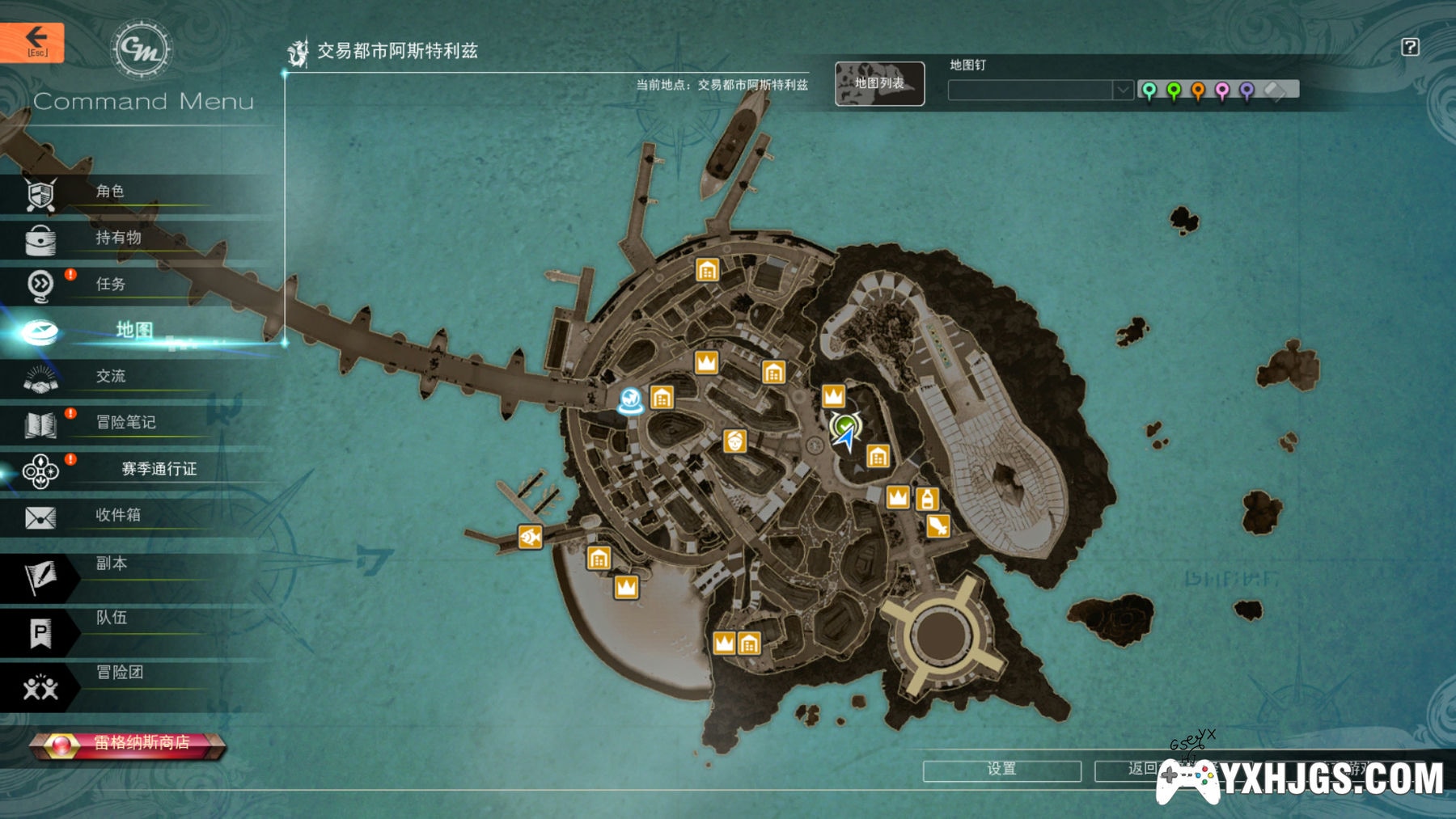Open the 地图列表 map list

(879, 83)
